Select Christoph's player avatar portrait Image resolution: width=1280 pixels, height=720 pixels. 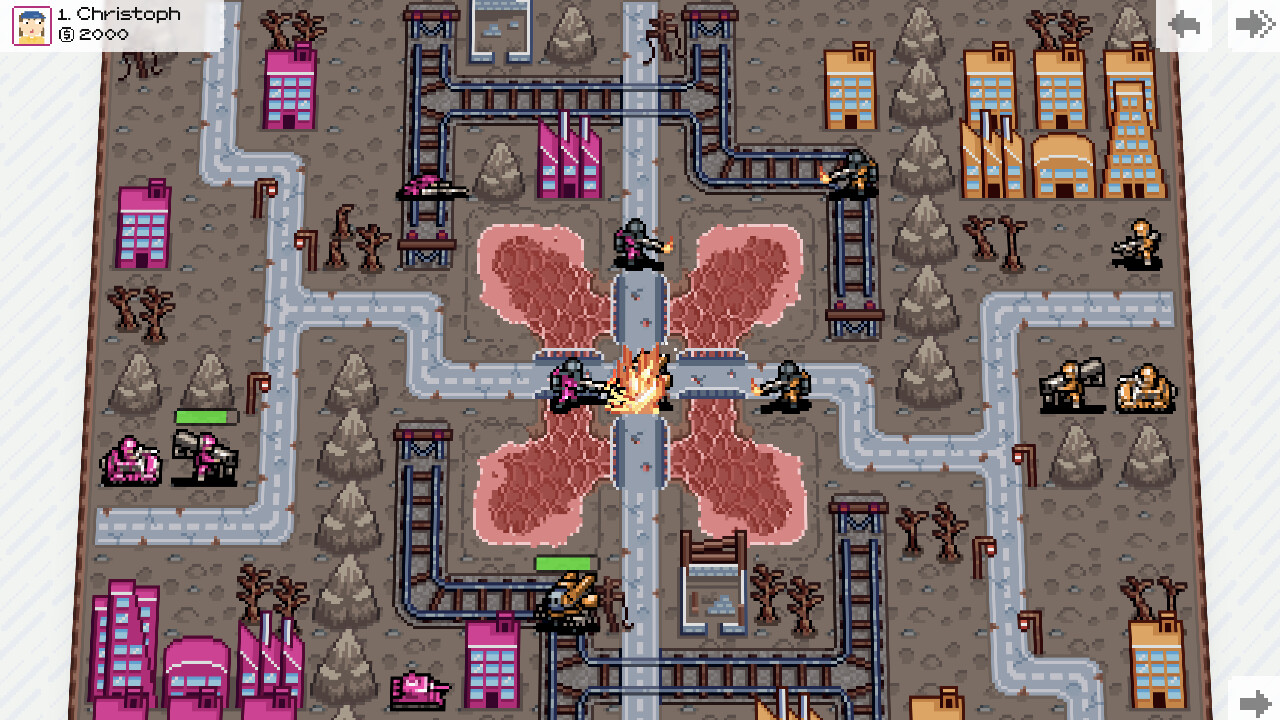30,25
